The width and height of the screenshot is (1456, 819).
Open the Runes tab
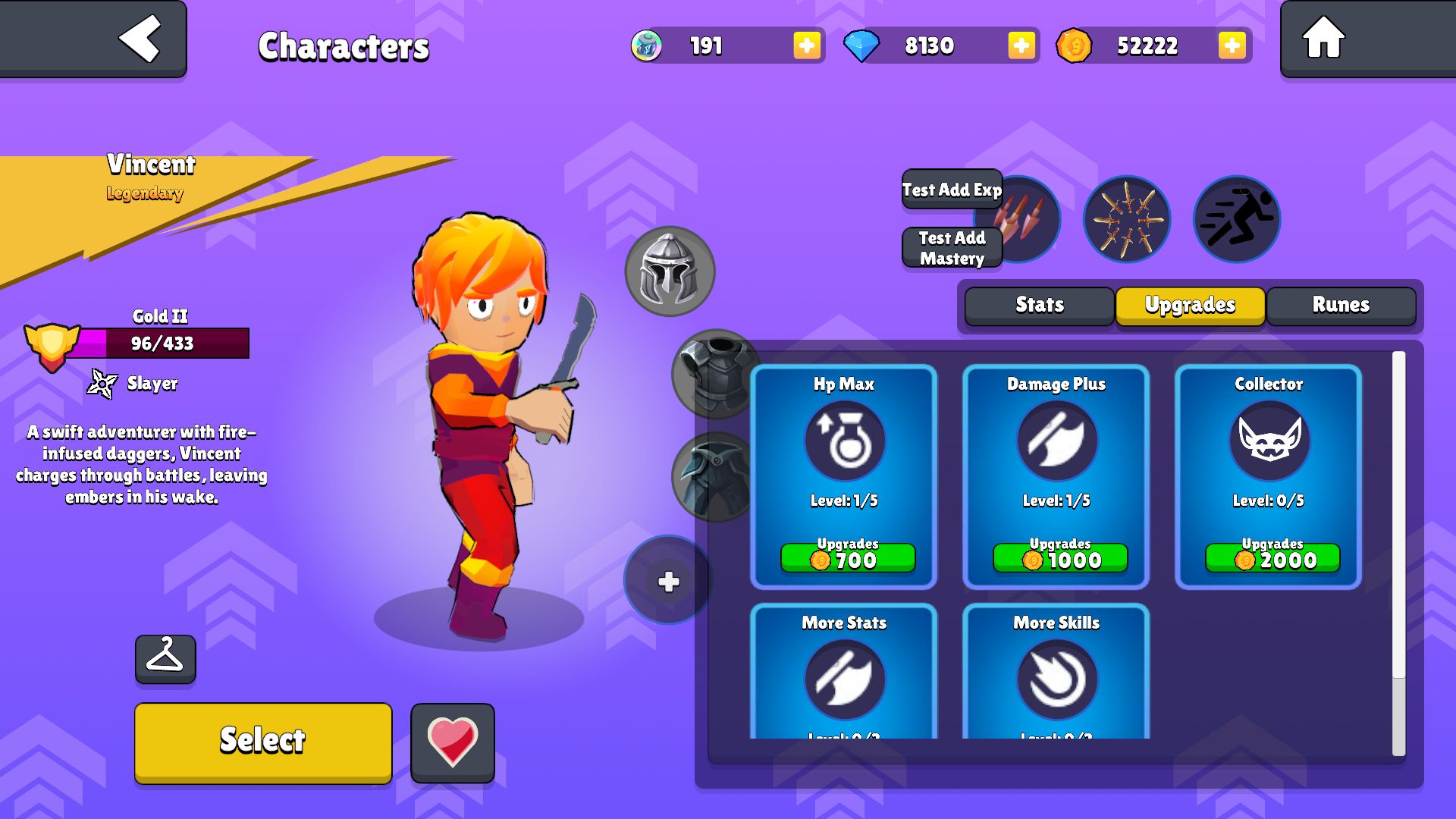pos(1341,305)
